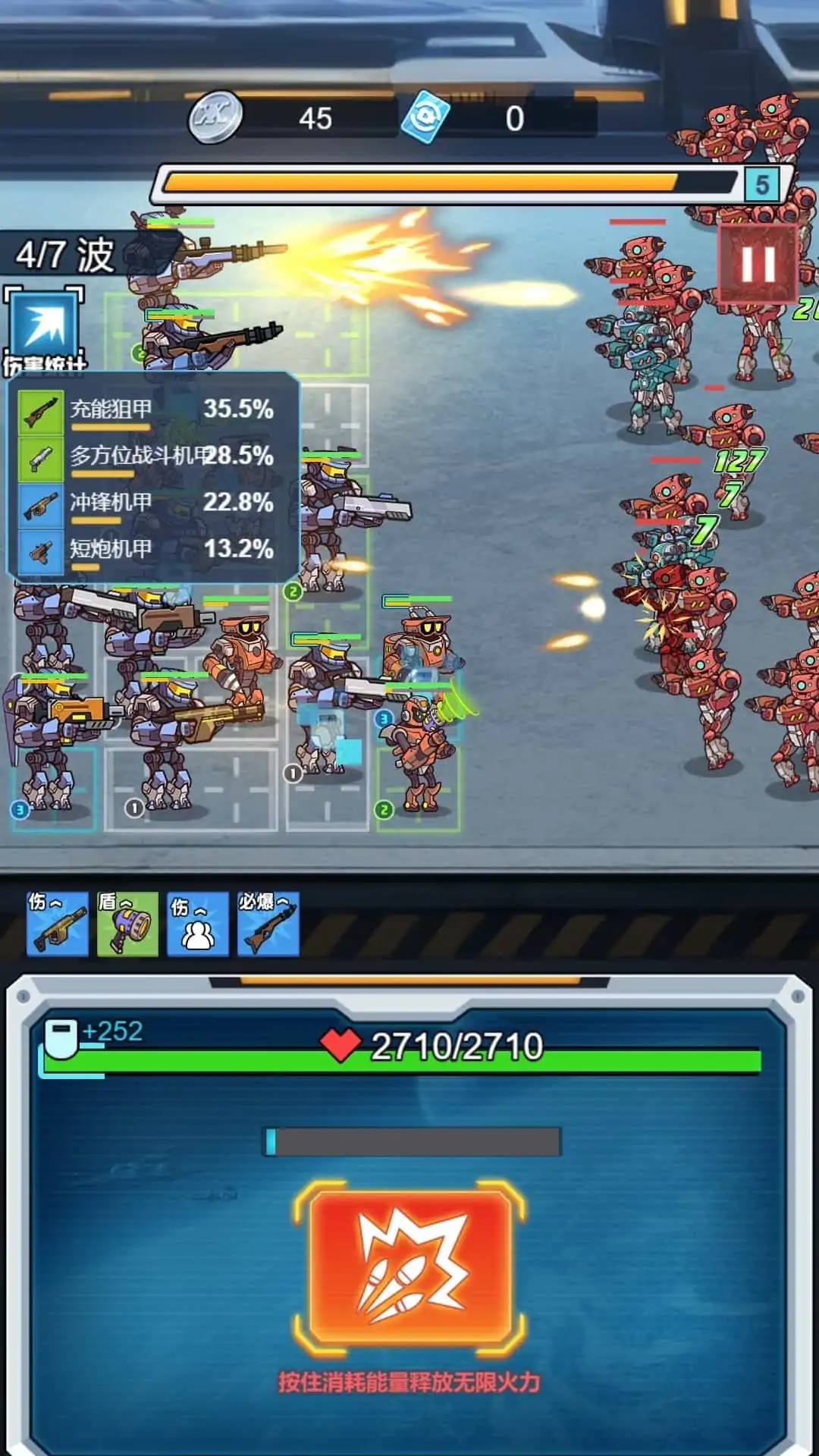This screenshot has width=819, height=1456.
Task: Pause the battle with the red button
Action: 758,263
